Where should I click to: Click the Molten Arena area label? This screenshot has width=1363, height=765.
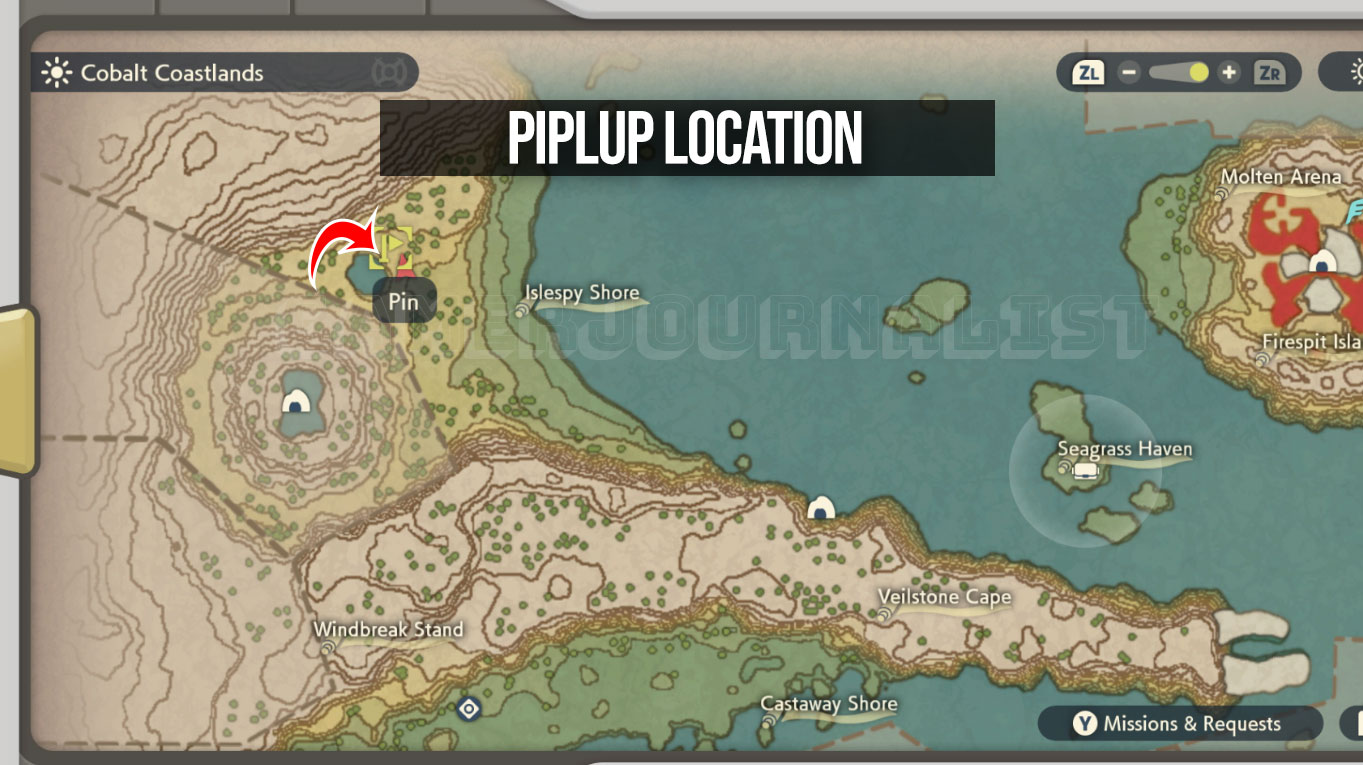coord(1281,176)
